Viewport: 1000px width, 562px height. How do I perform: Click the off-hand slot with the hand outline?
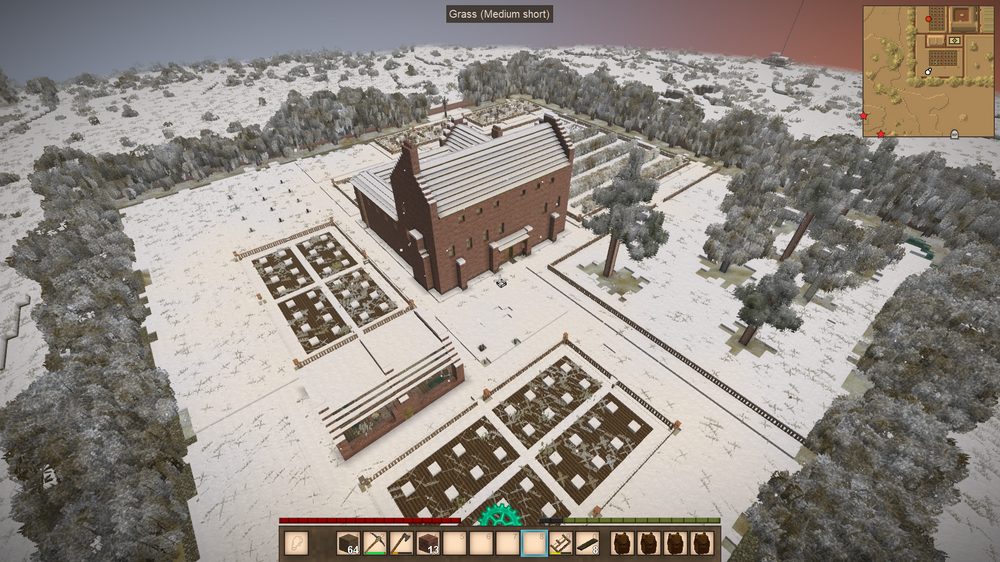click(x=297, y=543)
